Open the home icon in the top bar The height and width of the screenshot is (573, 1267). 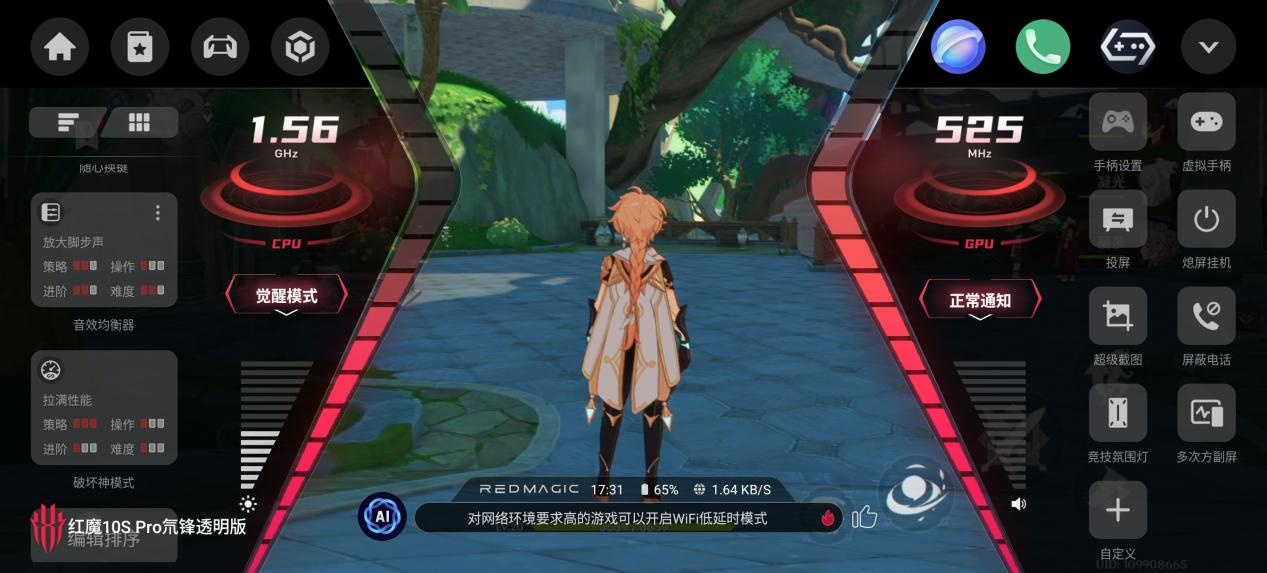pyautogui.click(x=60, y=47)
